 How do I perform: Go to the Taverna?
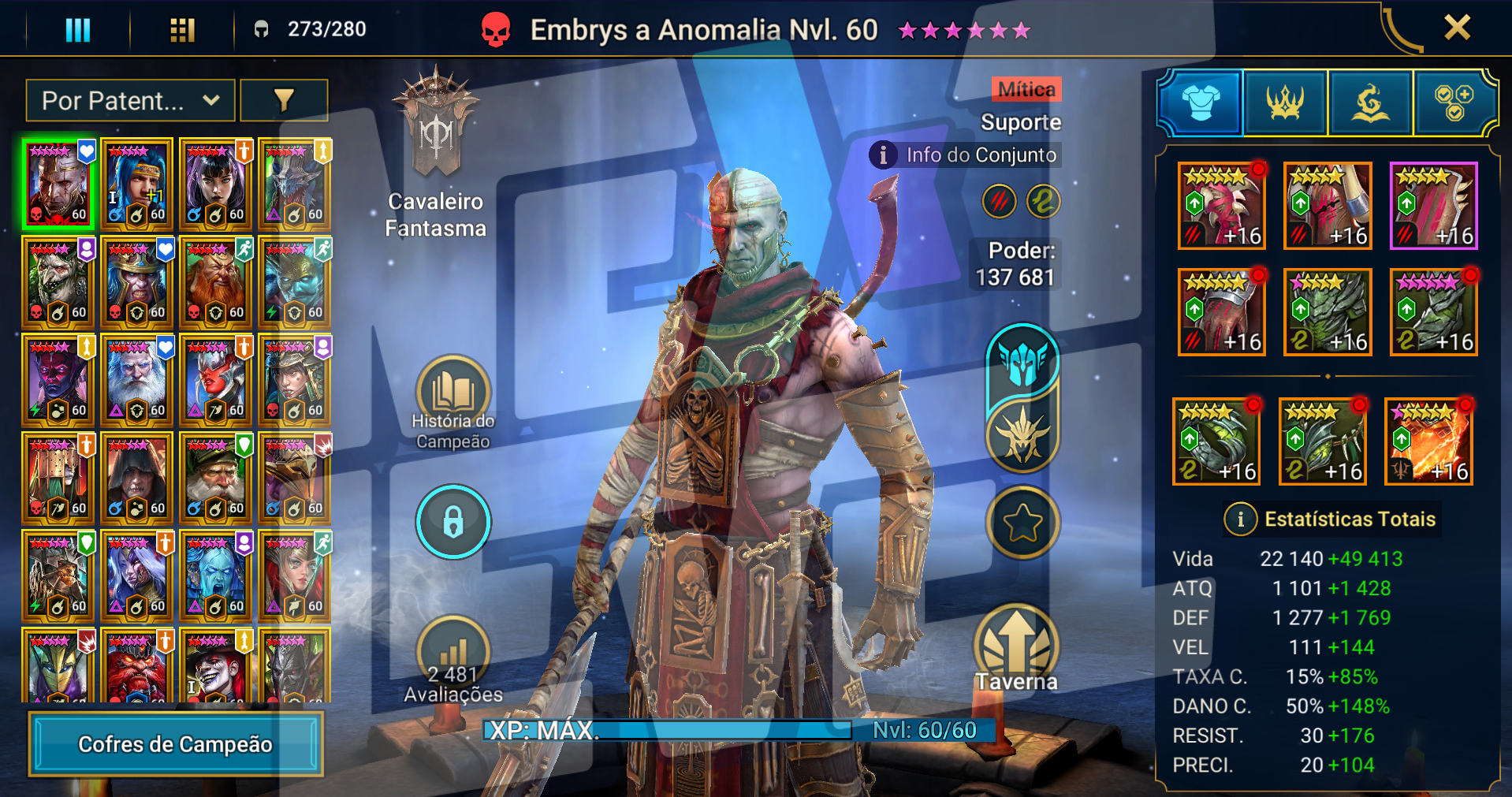pyautogui.click(x=1016, y=649)
